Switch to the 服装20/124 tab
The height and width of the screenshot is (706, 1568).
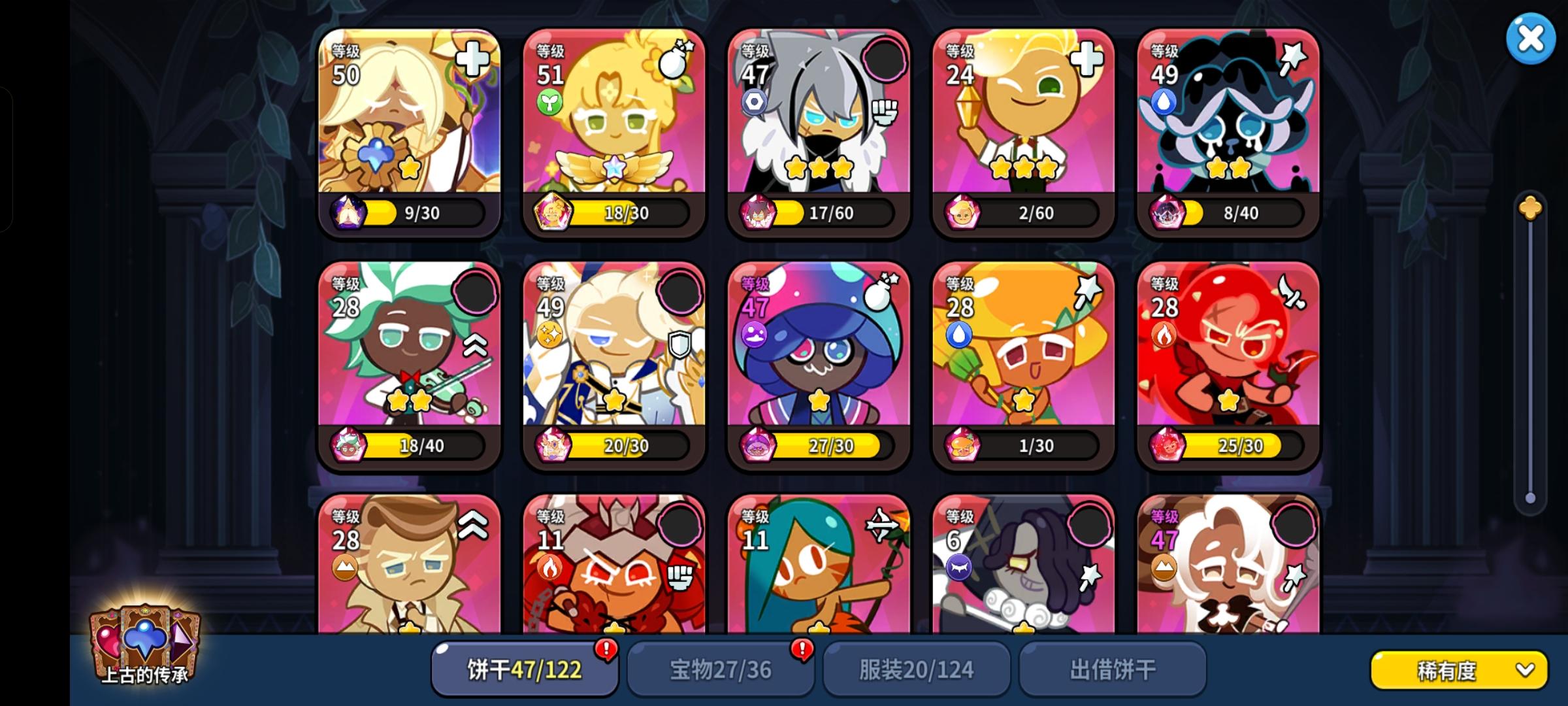(917, 669)
